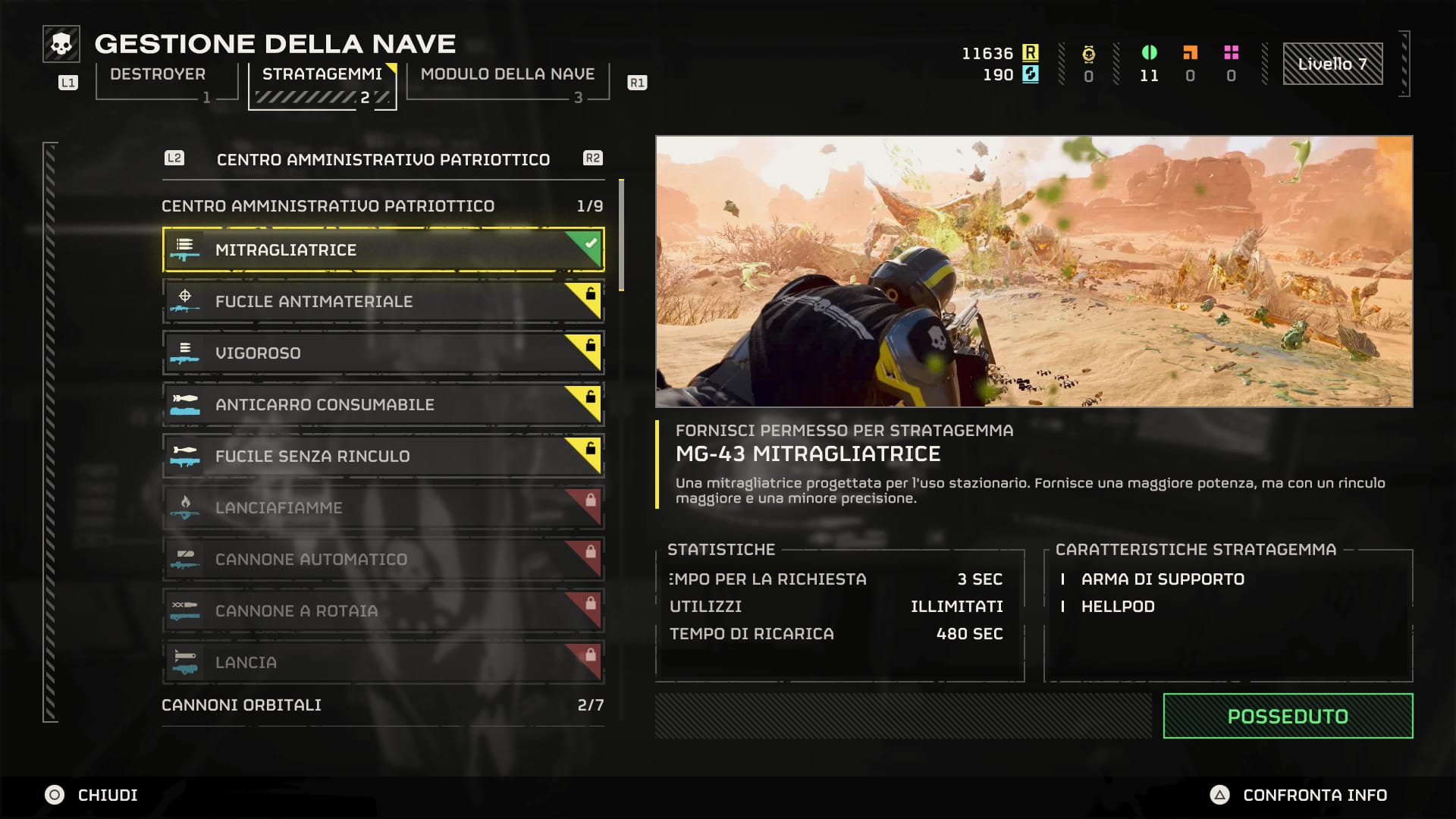Select the Cannone a Rotaia row
Image resolution: width=1456 pixels, height=819 pixels.
click(383, 610)
